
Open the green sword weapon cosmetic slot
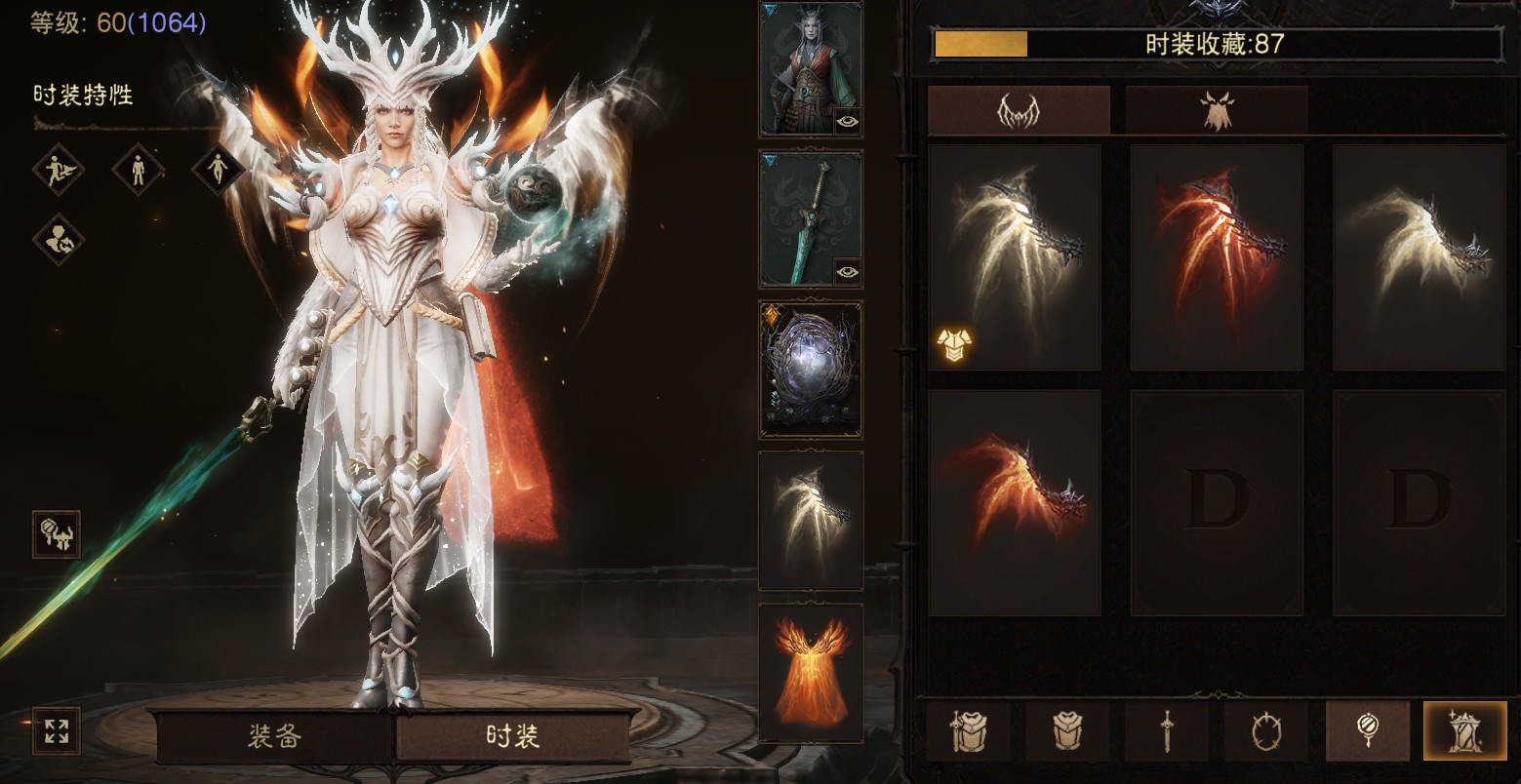(x=810, y=218)
